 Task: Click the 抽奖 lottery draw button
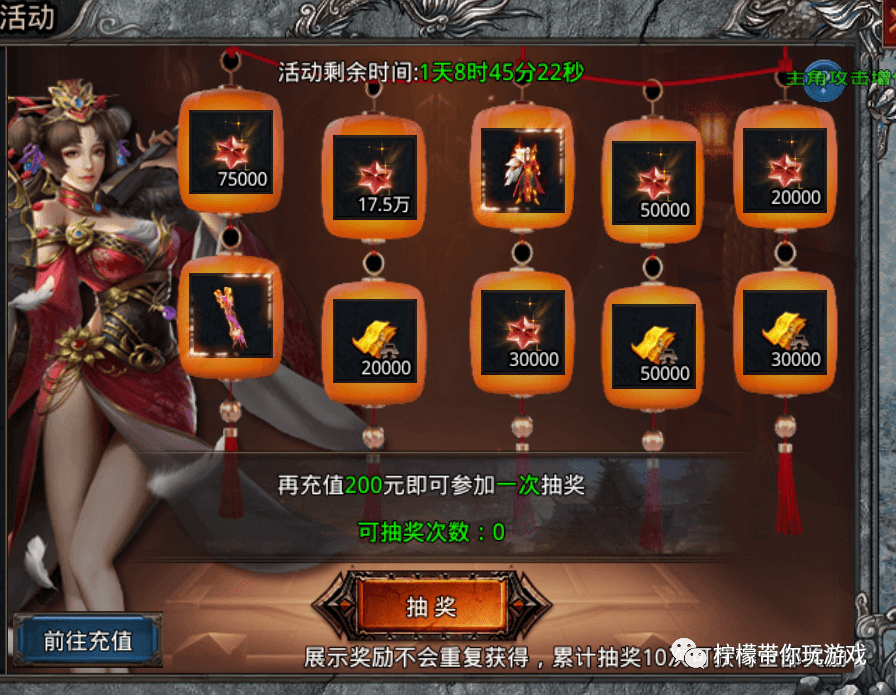431,607
